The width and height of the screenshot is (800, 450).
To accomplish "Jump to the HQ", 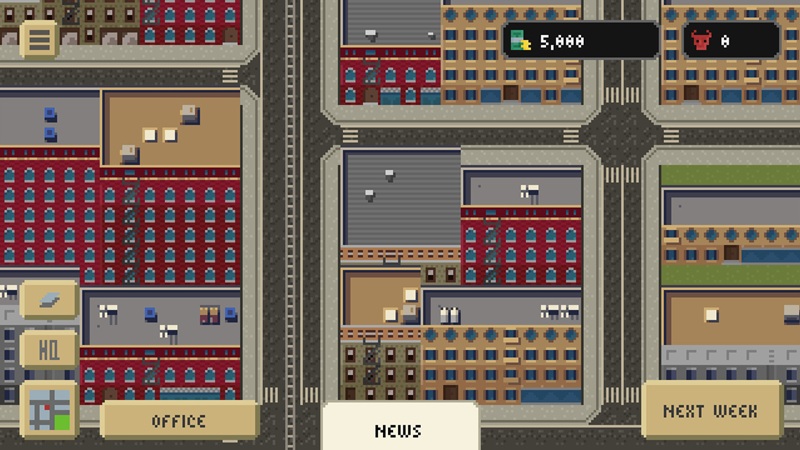I will coord(49,352).
